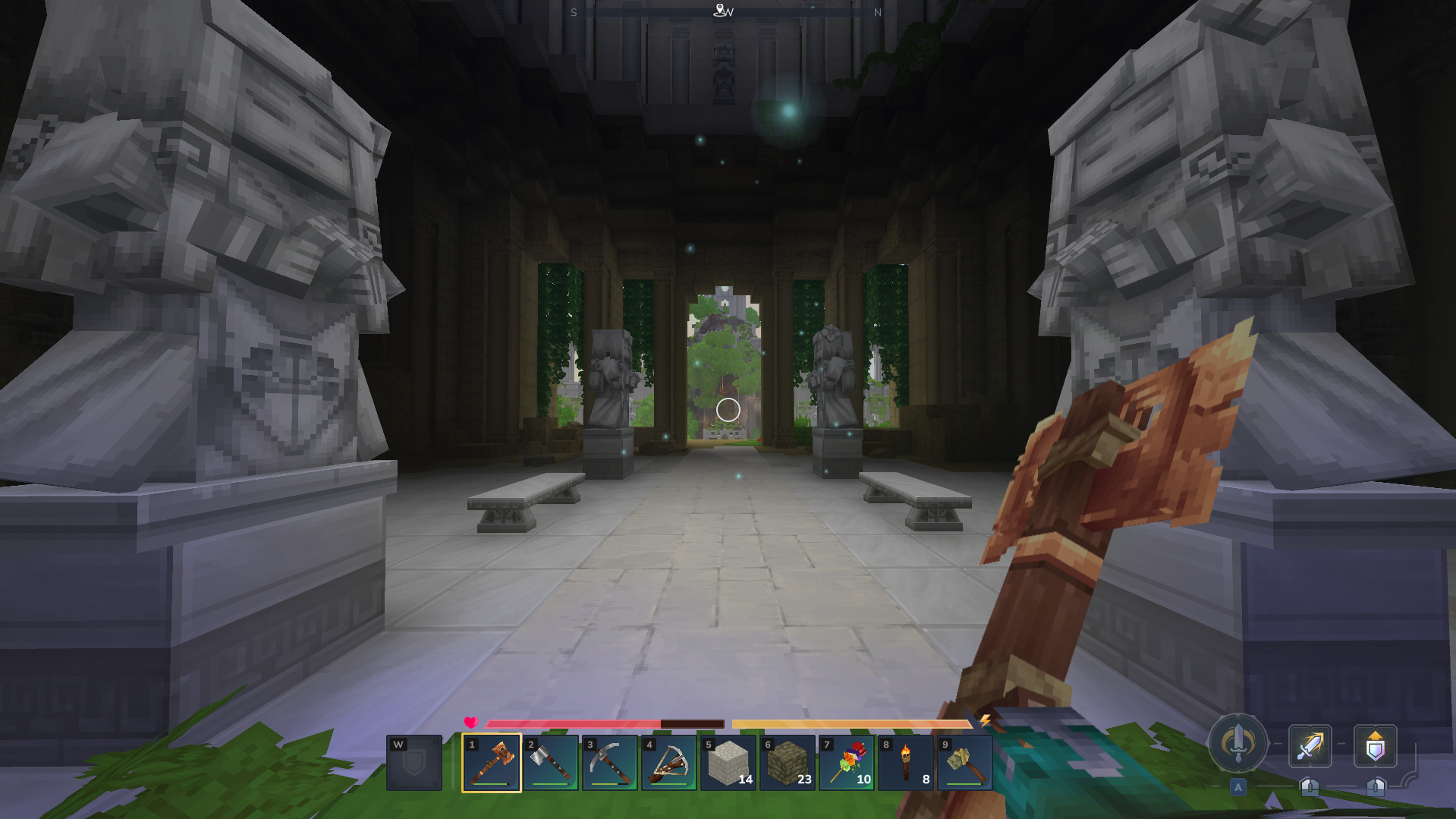Pick the mossy stone block stack

pyautogui.click(x=787, y=763)
